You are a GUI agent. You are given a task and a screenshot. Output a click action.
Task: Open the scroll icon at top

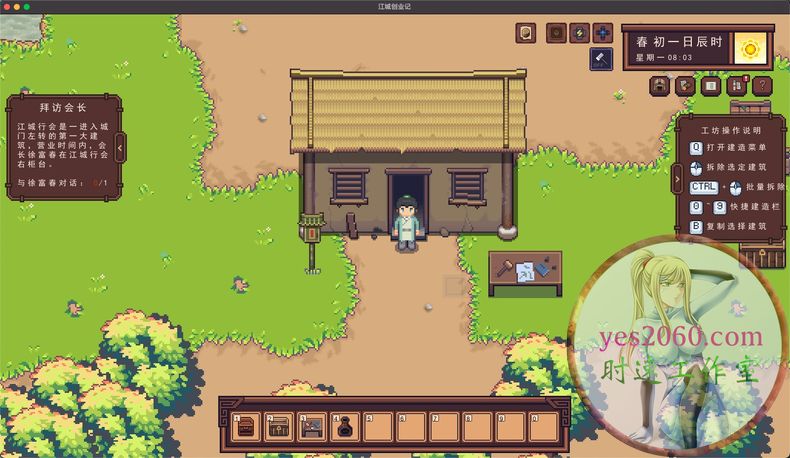coord(525,34)
